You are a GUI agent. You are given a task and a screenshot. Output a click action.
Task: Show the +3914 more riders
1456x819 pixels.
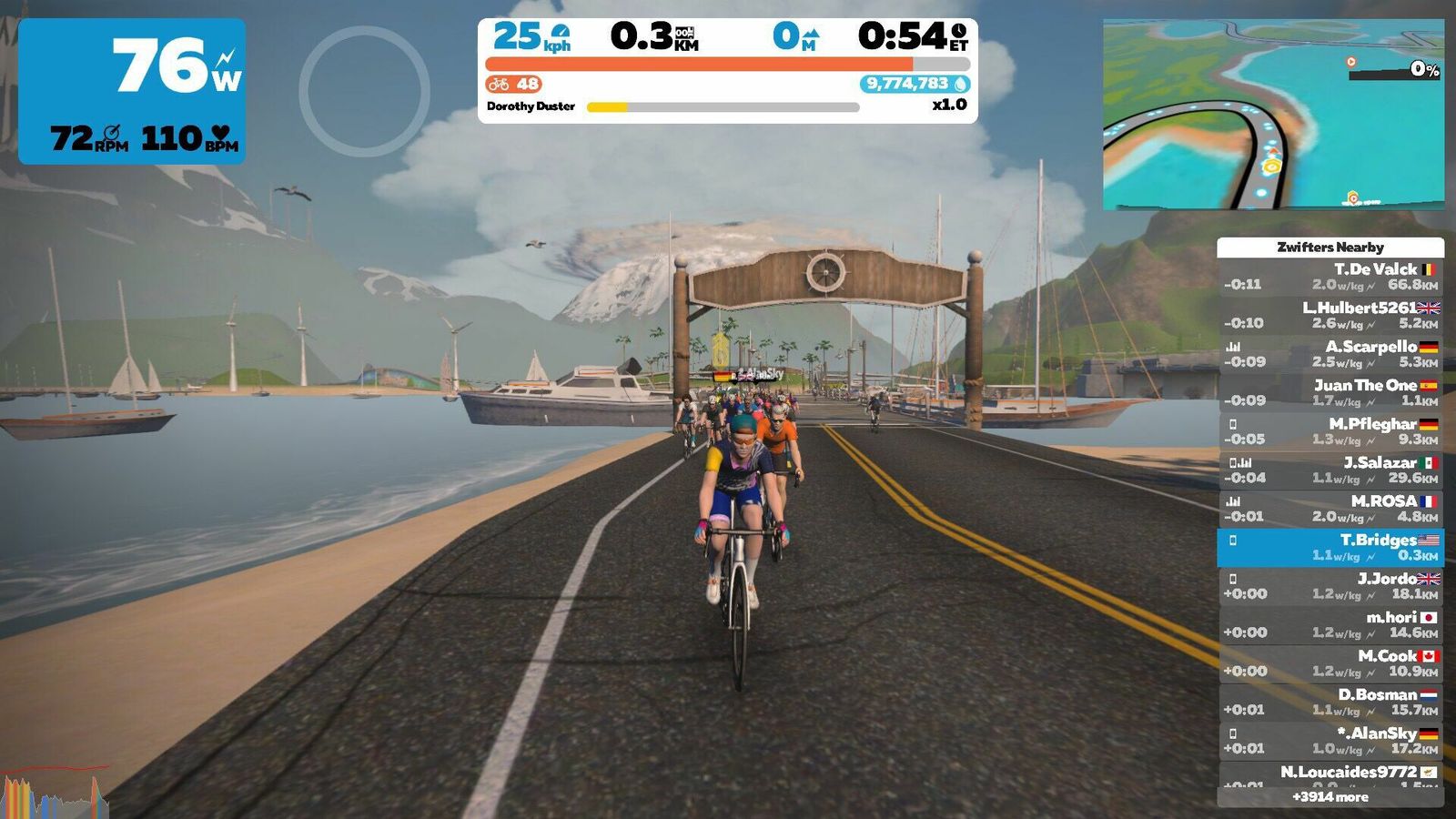[1330, 797]
